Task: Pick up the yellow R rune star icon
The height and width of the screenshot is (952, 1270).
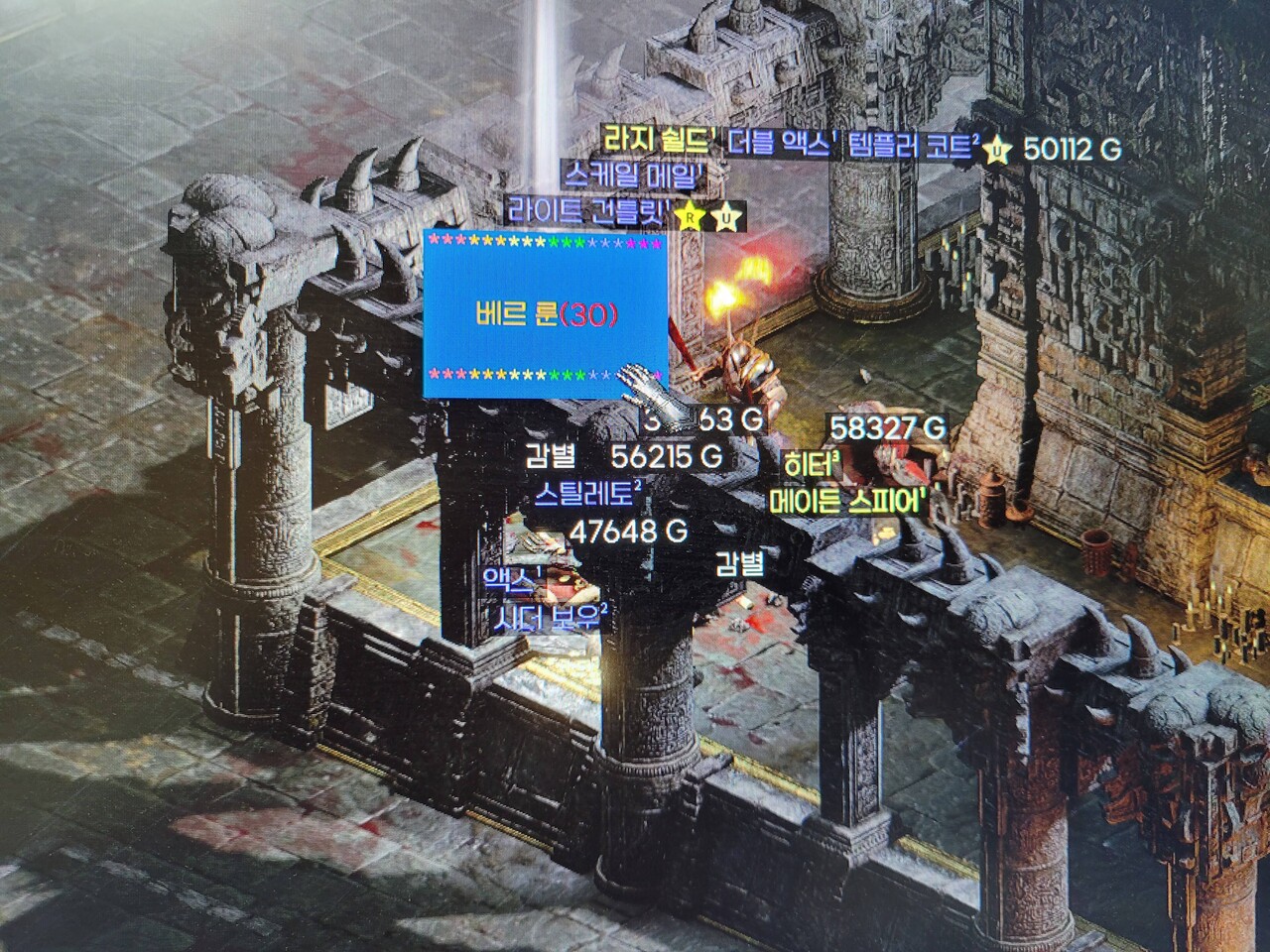Action: 688,216
